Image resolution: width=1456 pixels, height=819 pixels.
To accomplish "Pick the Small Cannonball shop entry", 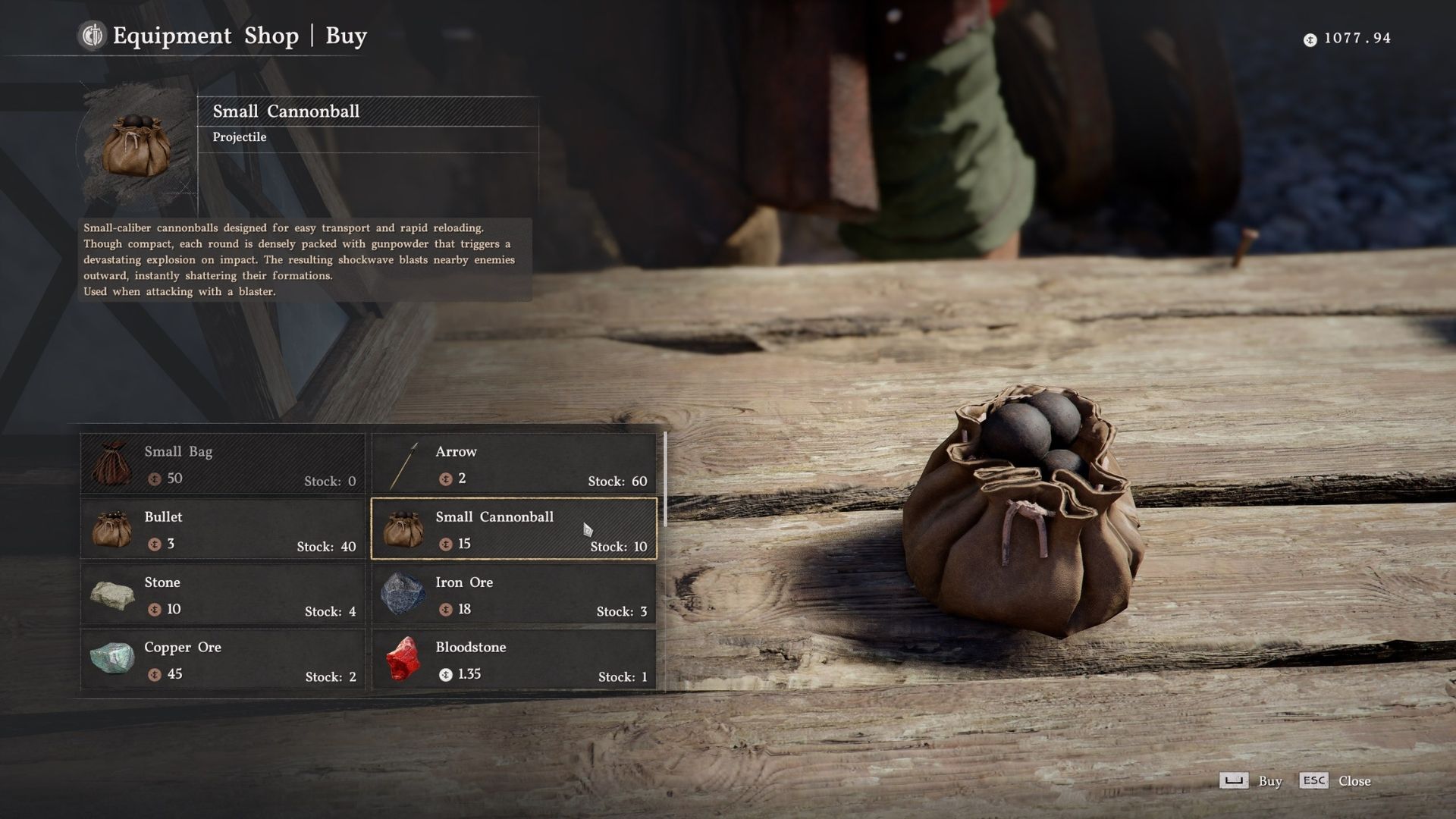I will coord(513,529).
